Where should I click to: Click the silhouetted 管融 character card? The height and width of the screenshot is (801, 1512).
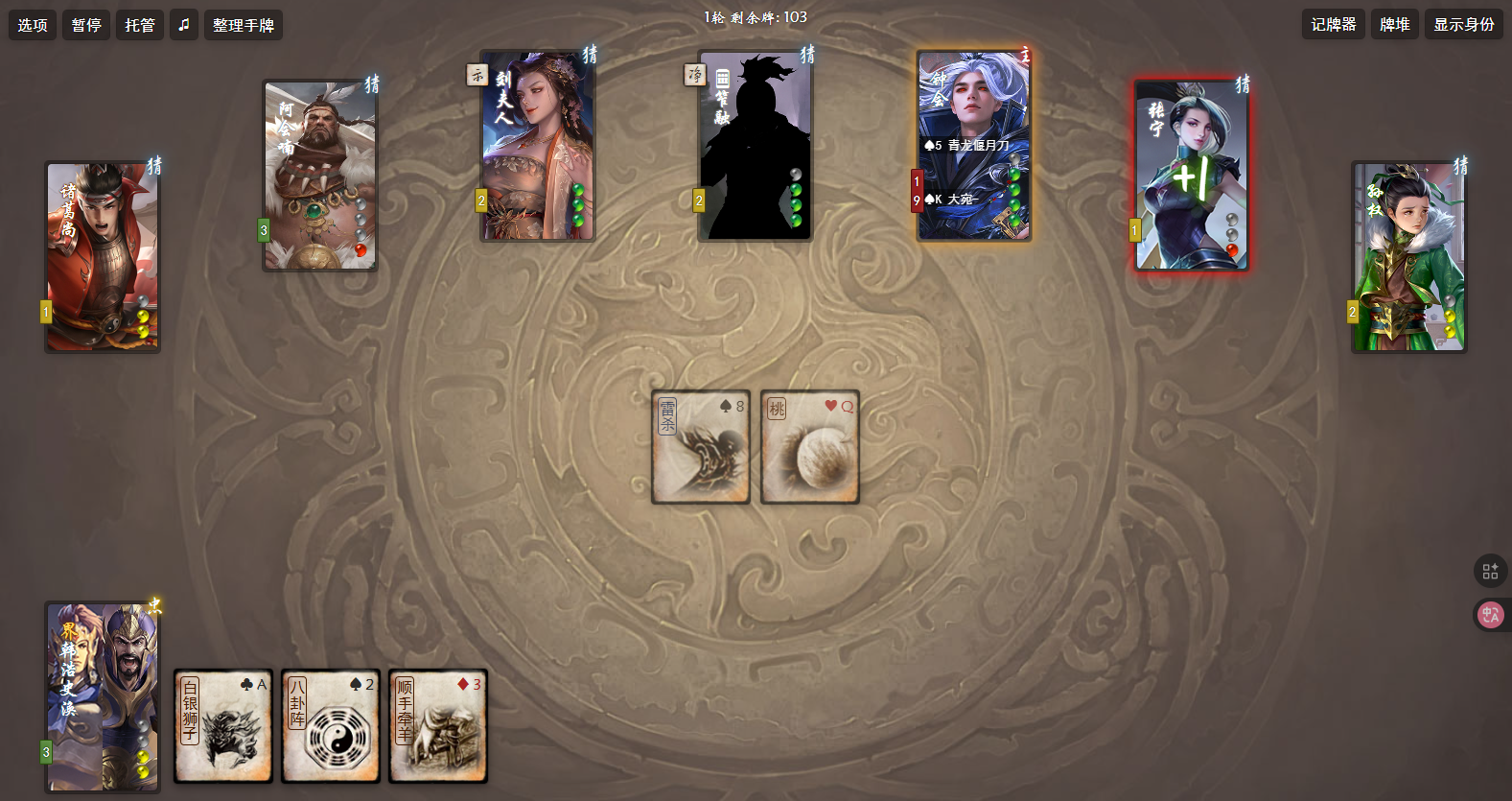(756, 146)
